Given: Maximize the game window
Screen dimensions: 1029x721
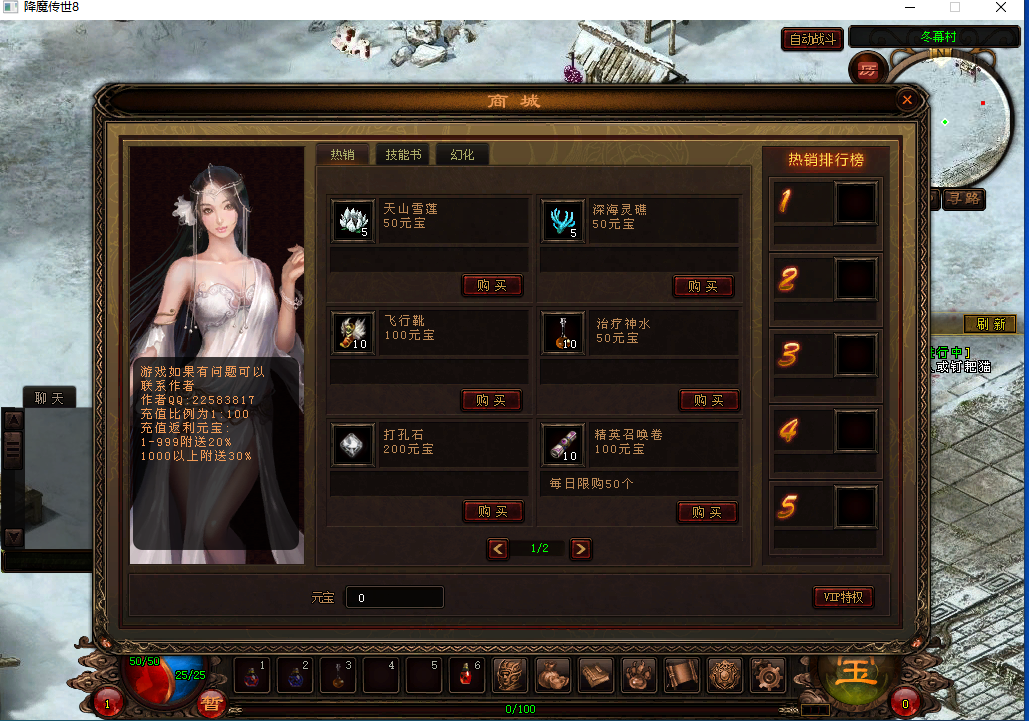Looking at the screenshot, I should coord(954,7).
